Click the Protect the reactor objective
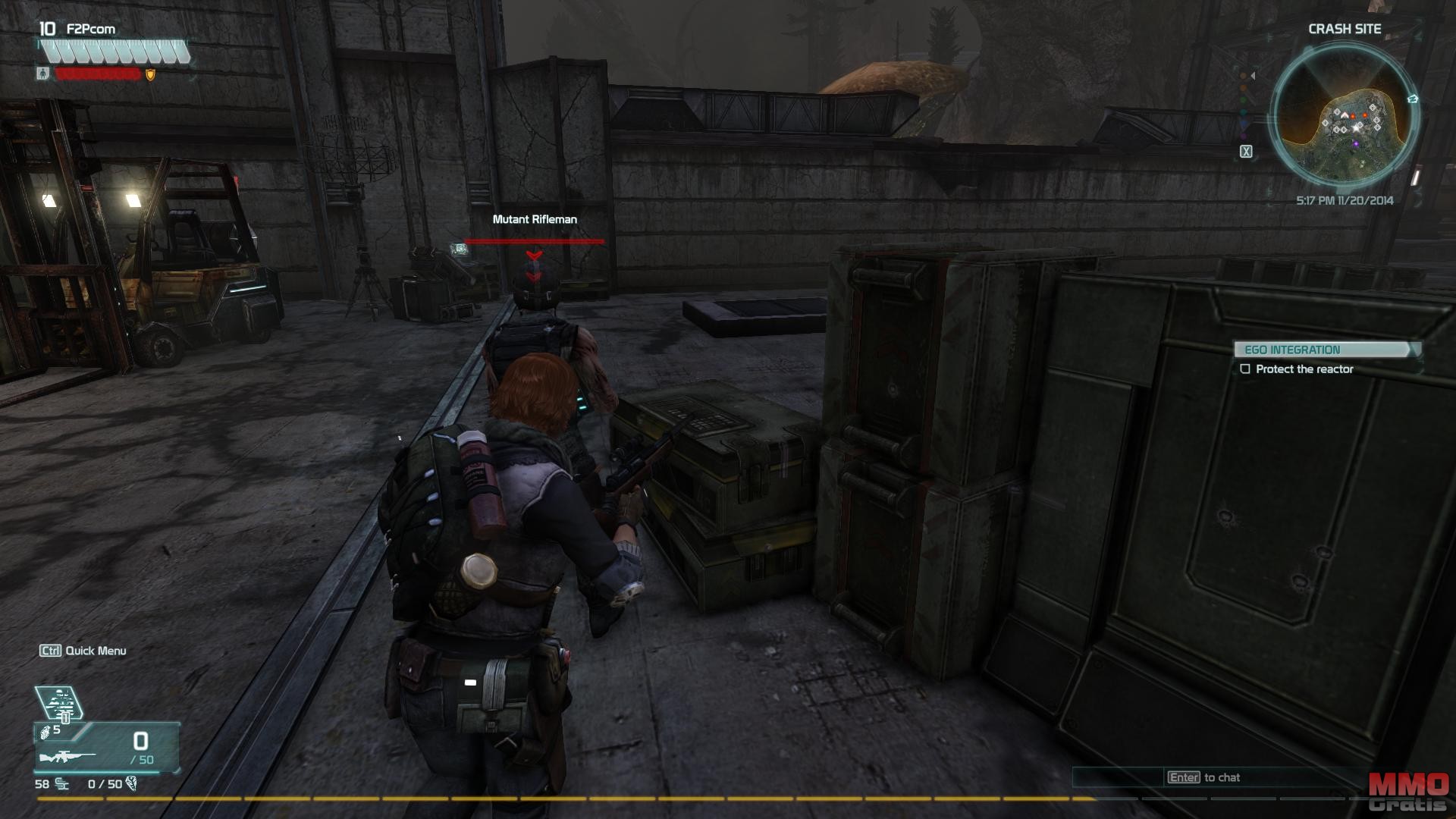 [1304, 369]
